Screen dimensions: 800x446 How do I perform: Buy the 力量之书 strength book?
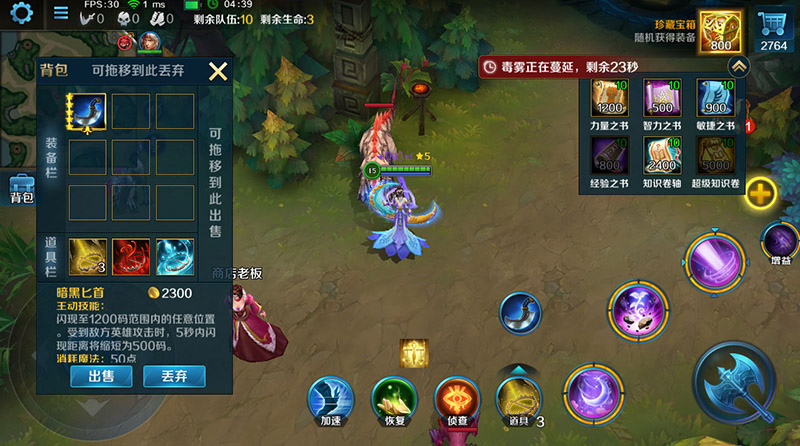coord(609,105)
